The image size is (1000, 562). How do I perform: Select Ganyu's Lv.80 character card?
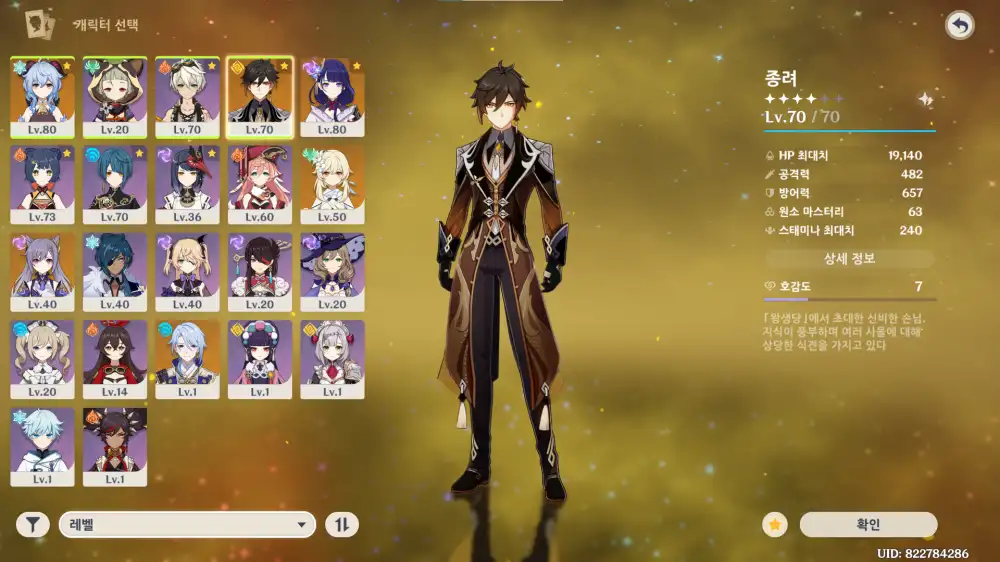click(43, 96)
